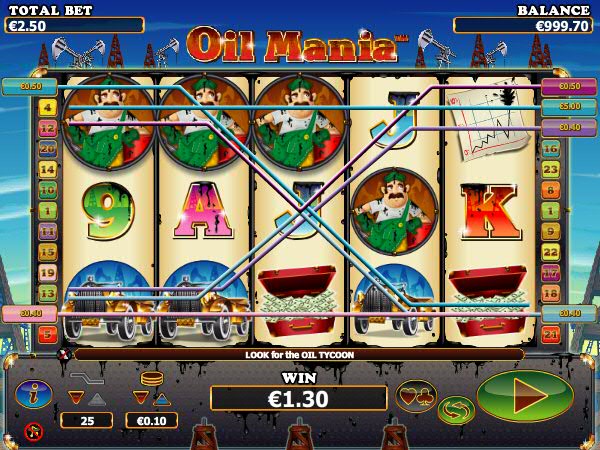The height and width of the screenshot is (450, 600).
Task: Open the autoplay circular arrows button
Action: pos(456,409)
